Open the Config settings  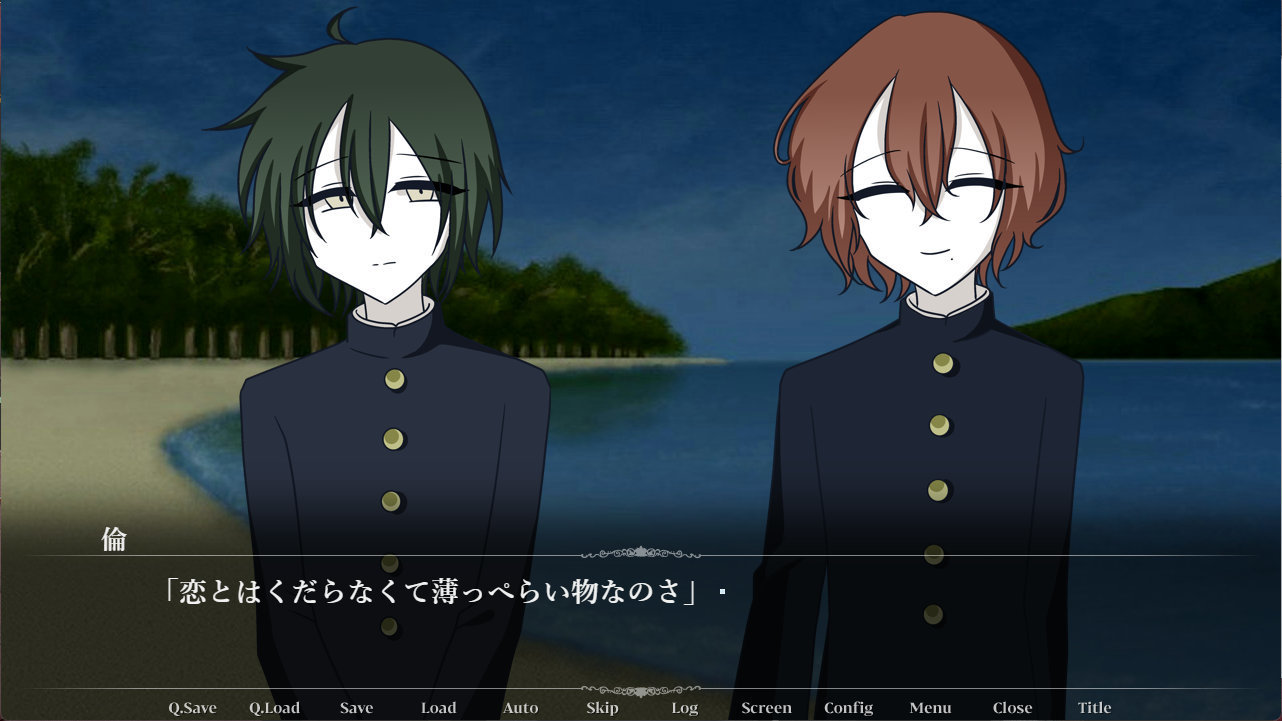tap(849, 707)
